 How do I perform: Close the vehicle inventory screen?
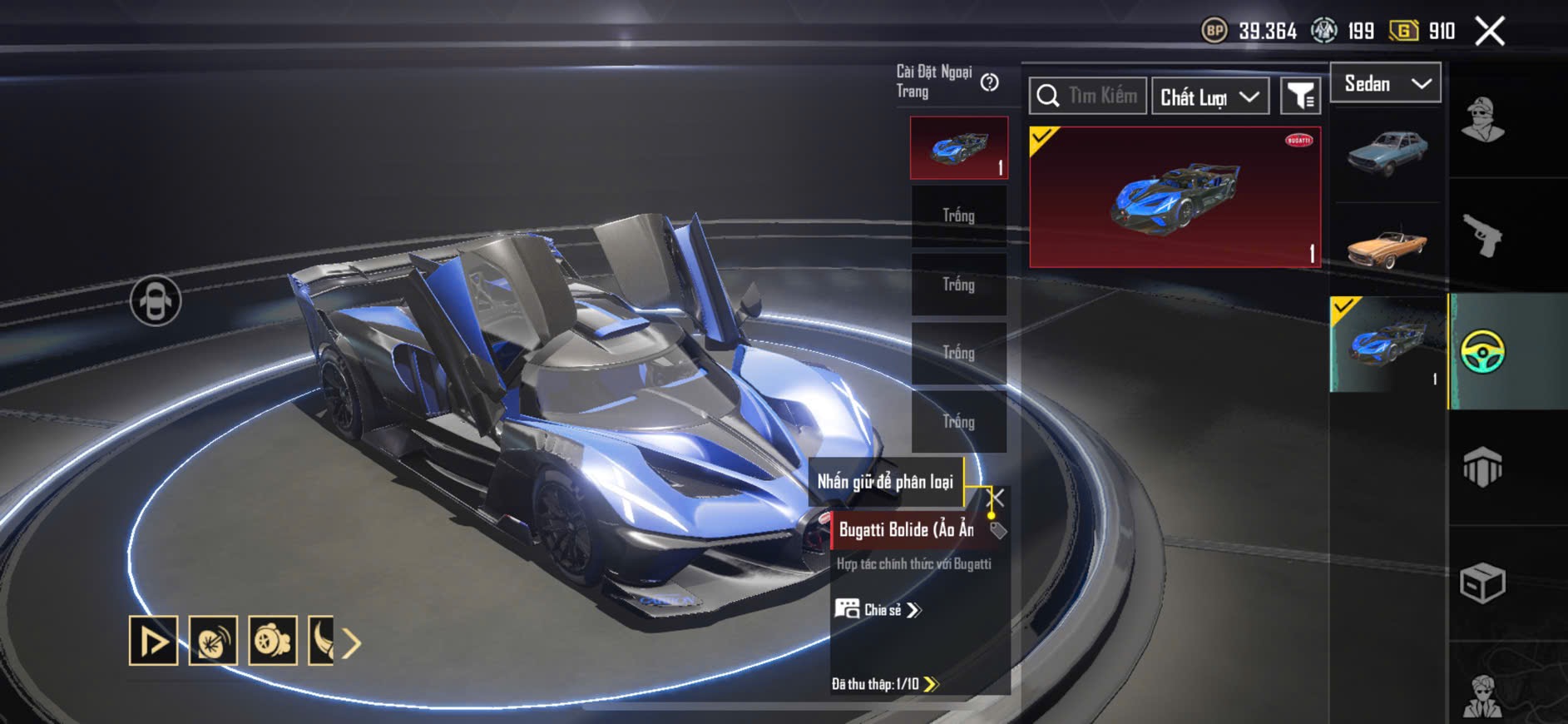1489,32
